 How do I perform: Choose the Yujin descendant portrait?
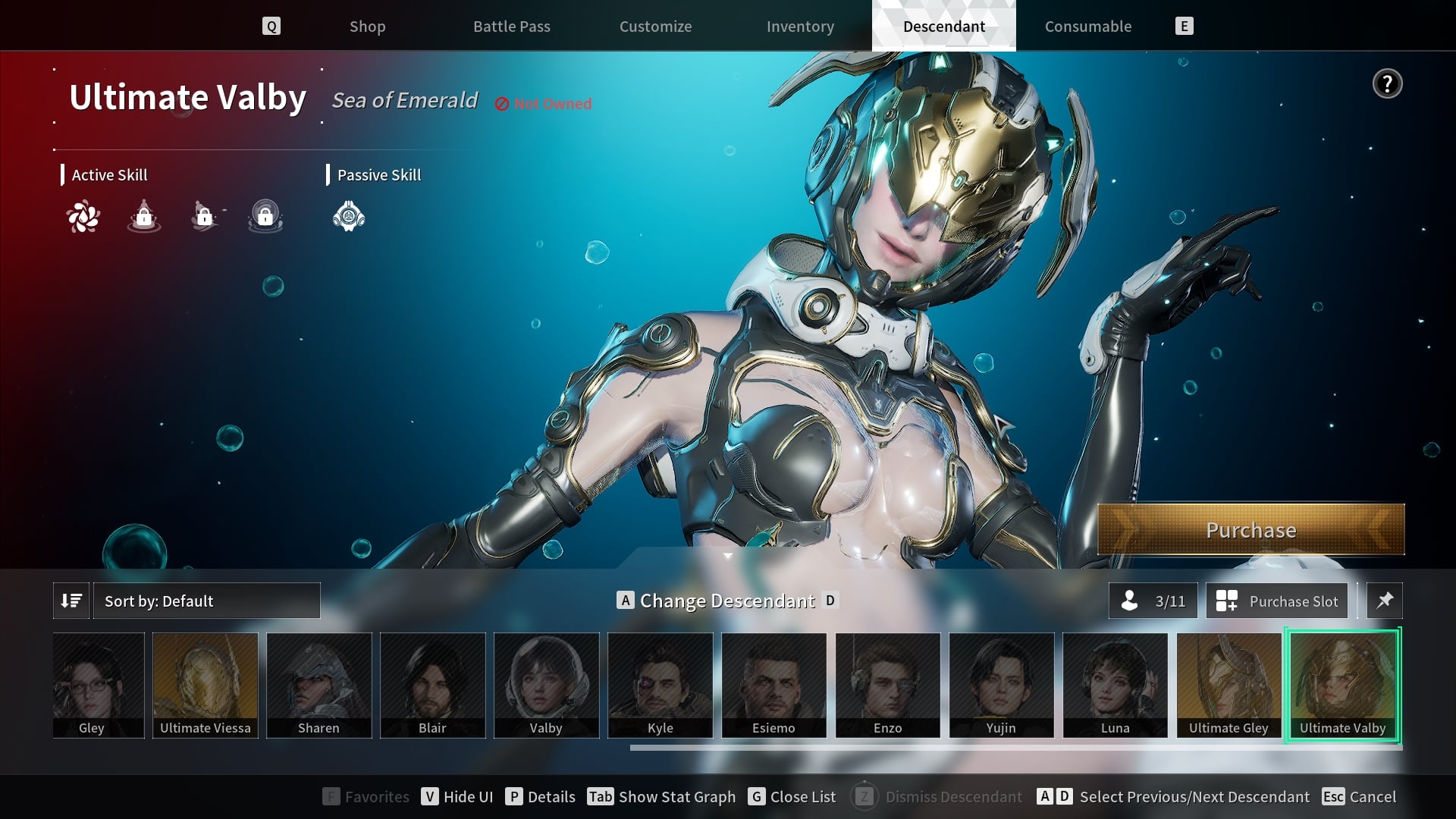(x=1001, y=685)
